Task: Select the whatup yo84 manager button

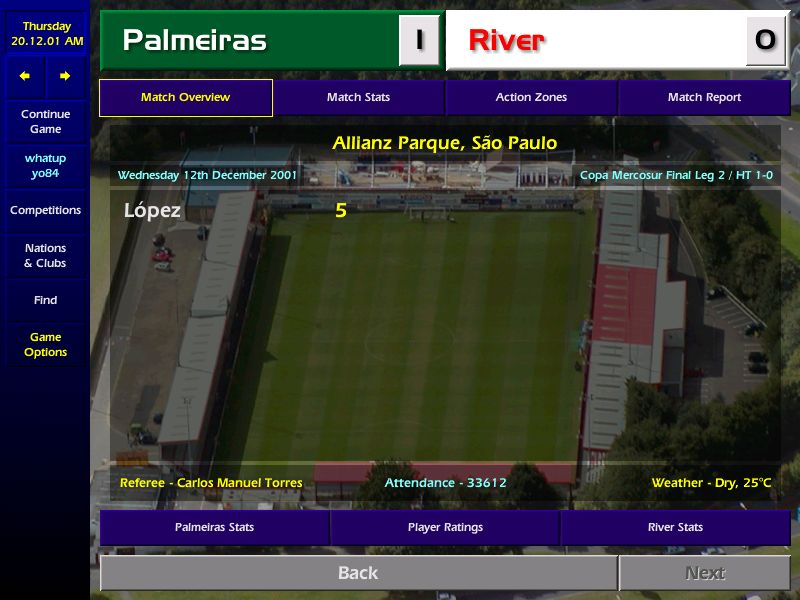Action: 45,166
